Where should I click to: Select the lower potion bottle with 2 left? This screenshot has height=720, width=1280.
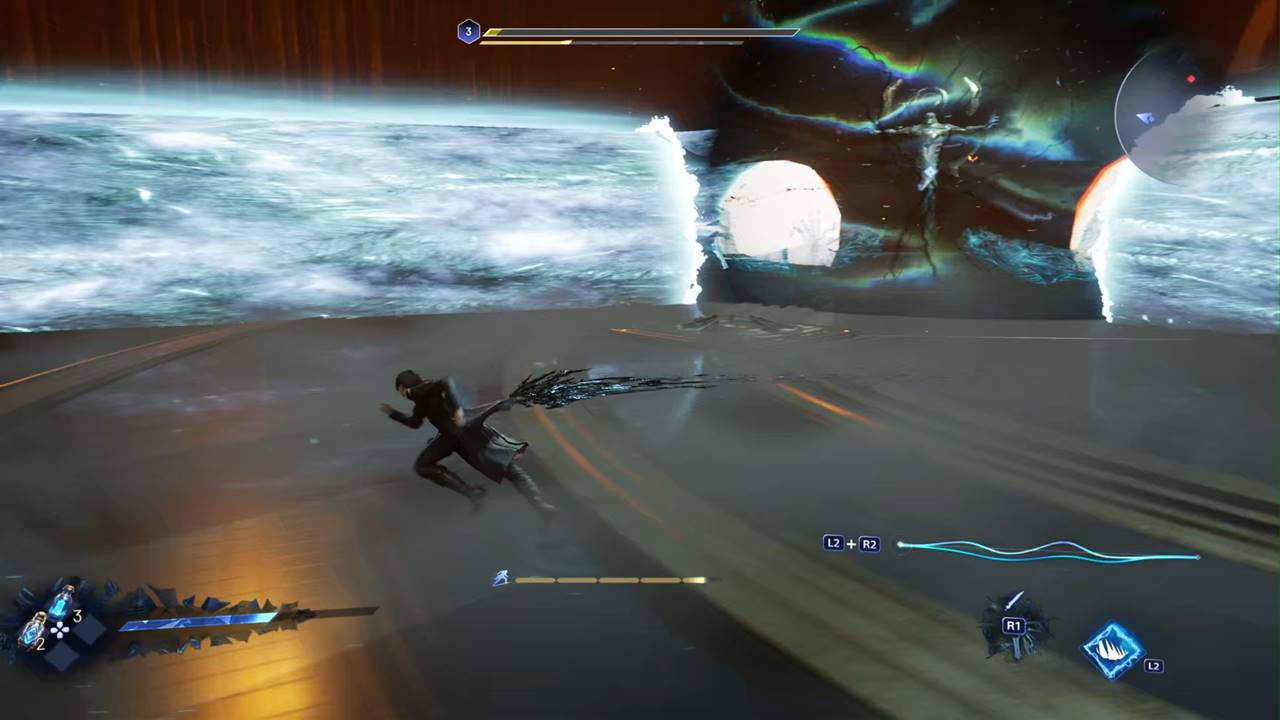(x=33, y=631)
